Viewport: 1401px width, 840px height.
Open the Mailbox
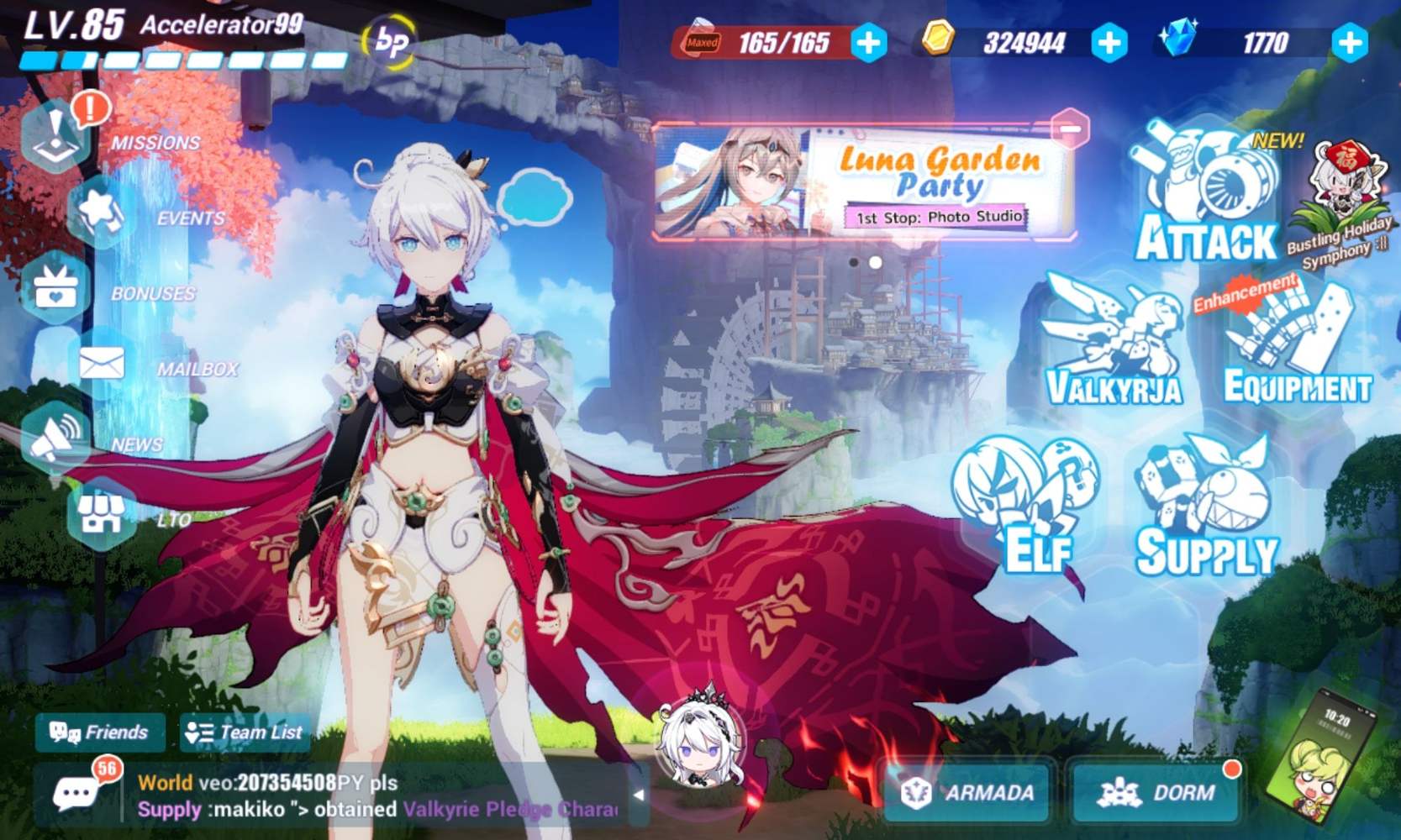click(101, 363)
